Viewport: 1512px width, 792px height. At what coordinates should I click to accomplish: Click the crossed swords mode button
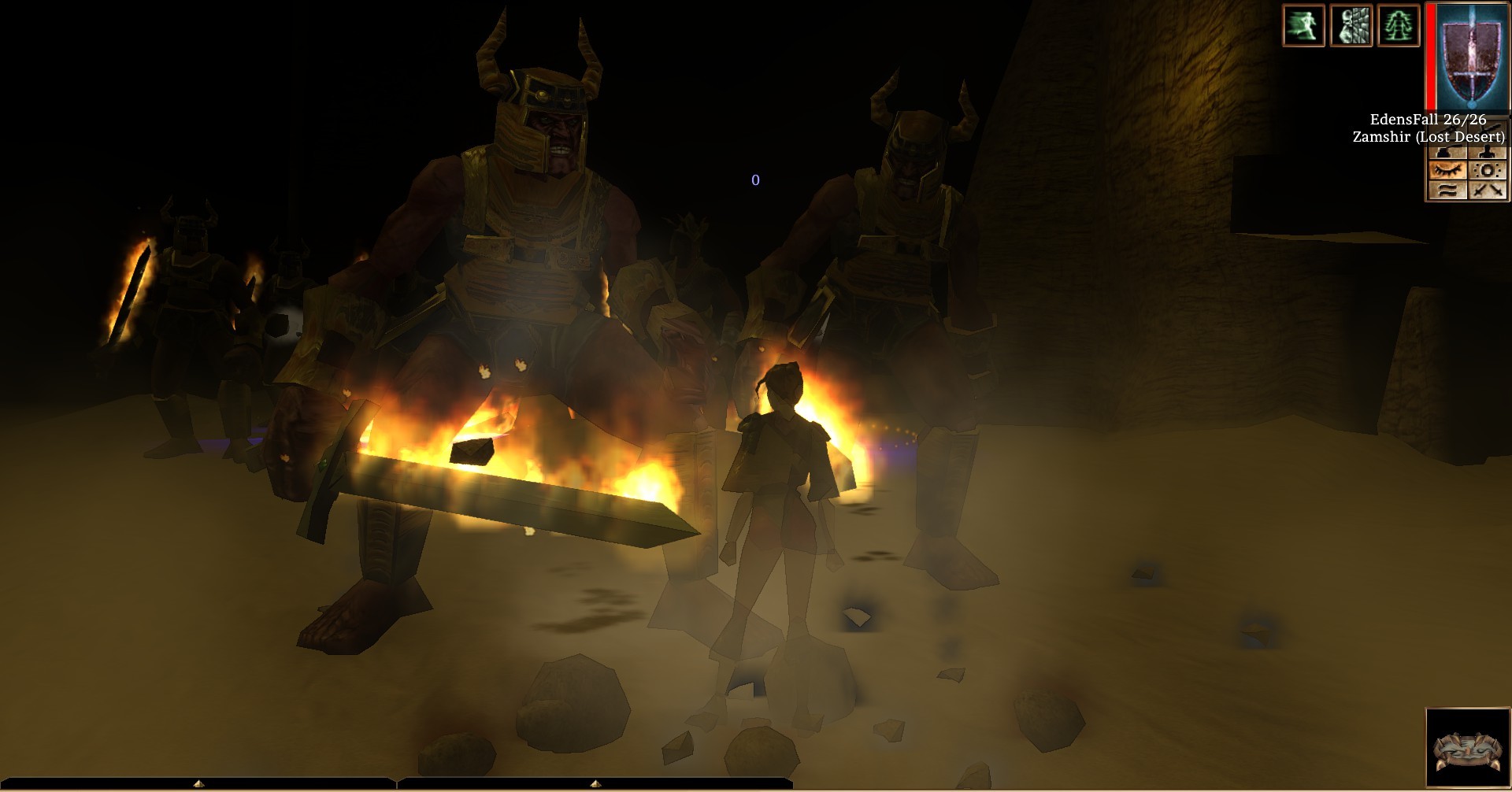pos(1487,190)
